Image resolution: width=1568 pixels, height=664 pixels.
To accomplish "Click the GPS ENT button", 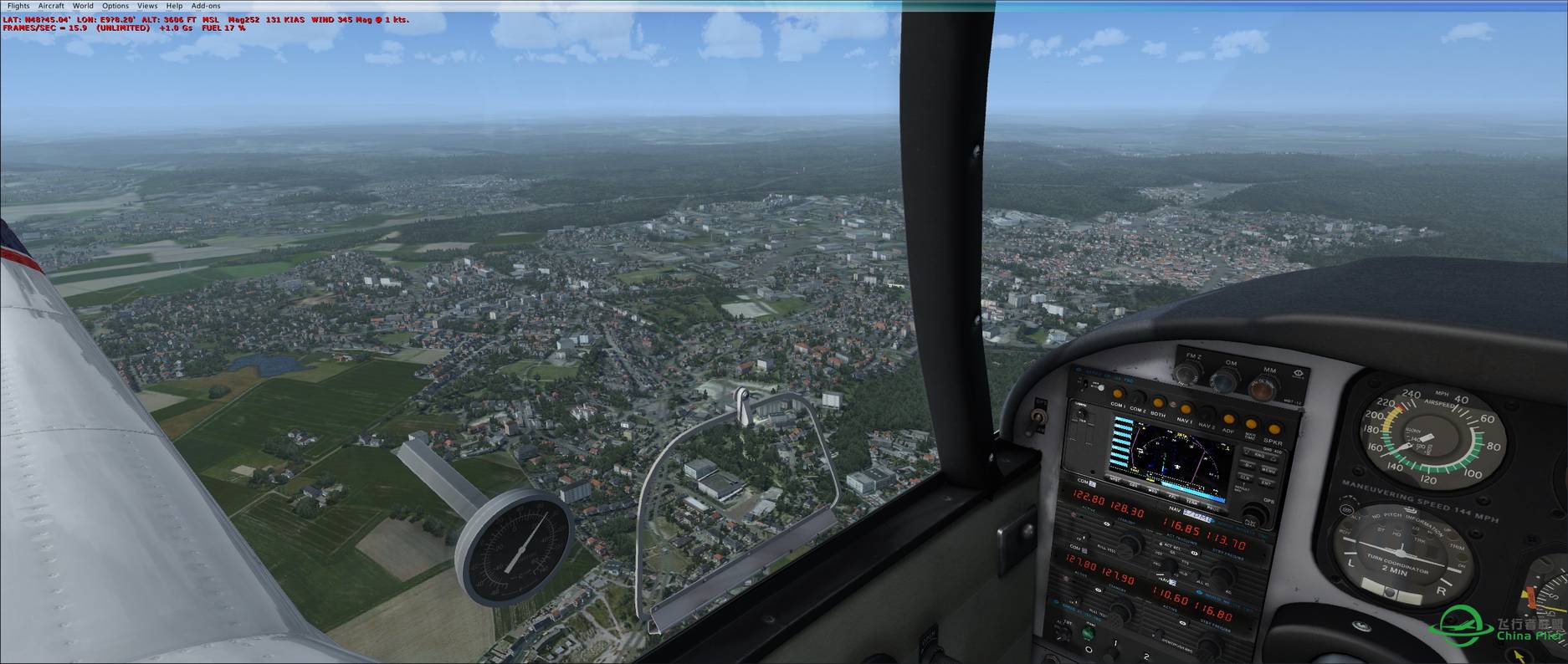I will [x=1266, y=483].
